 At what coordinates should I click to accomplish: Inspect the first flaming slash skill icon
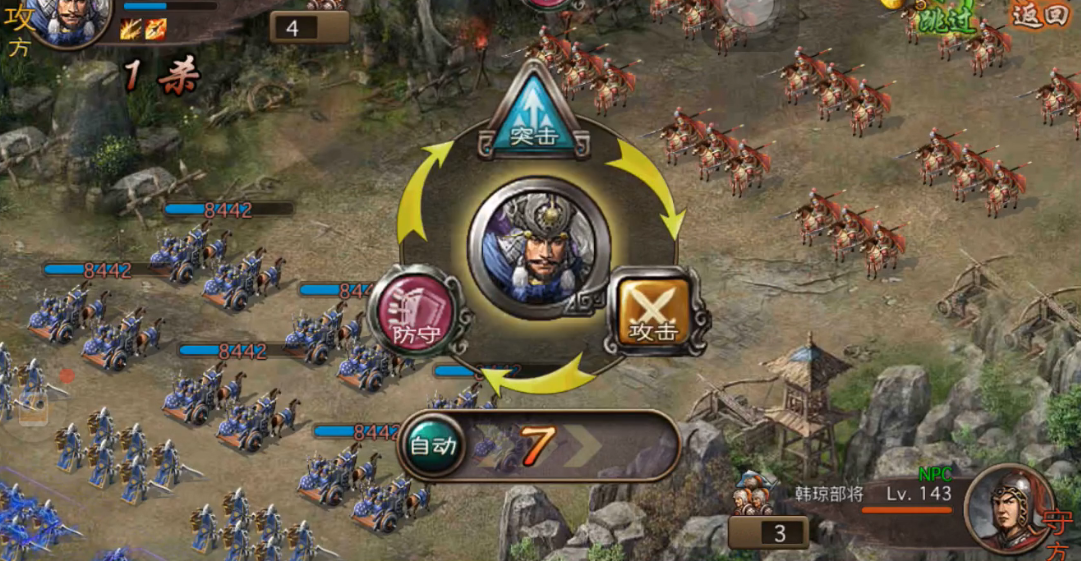[x=131, y=29]
